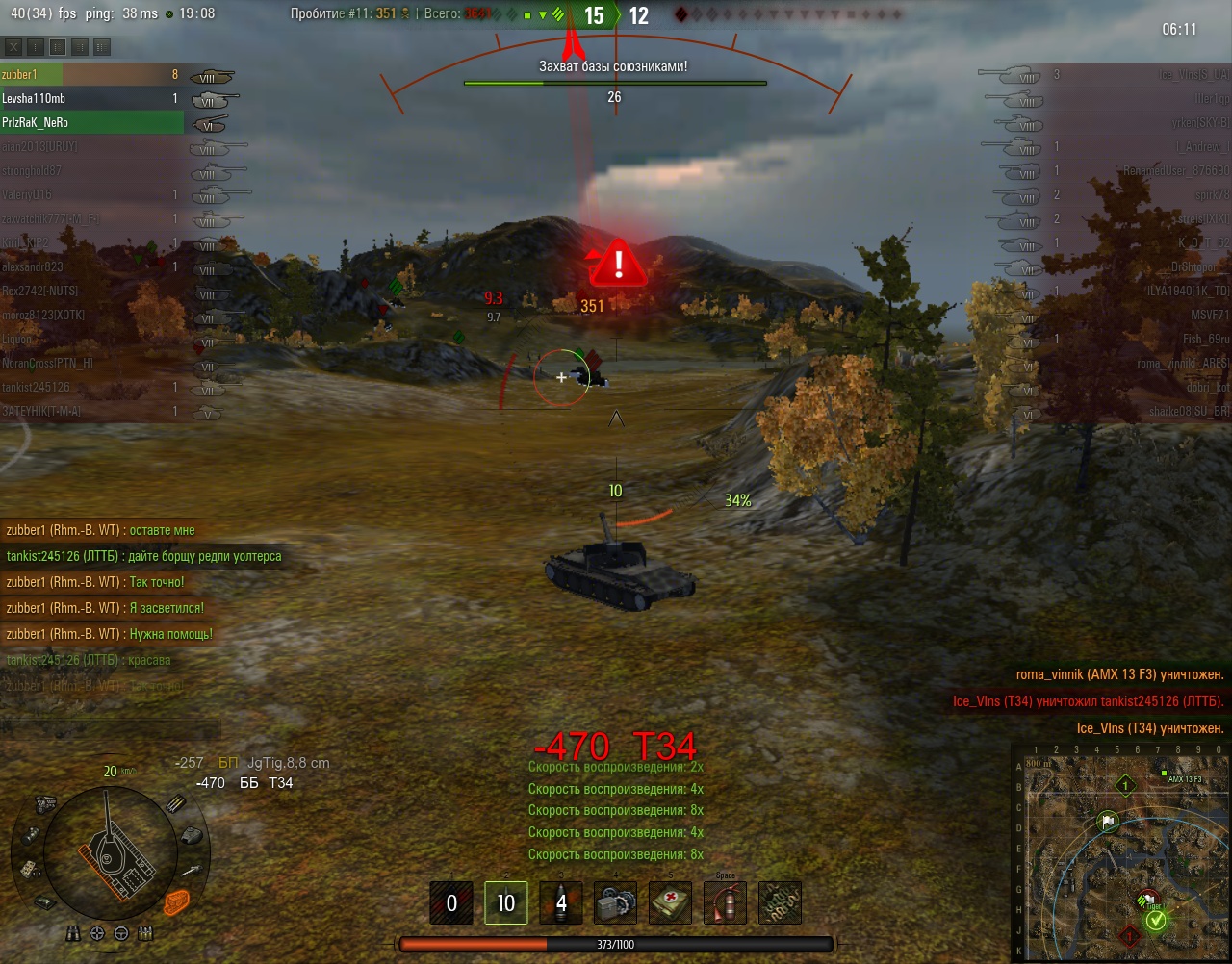Select the shell slot showing 4 rounds

(x=561, y=903)
